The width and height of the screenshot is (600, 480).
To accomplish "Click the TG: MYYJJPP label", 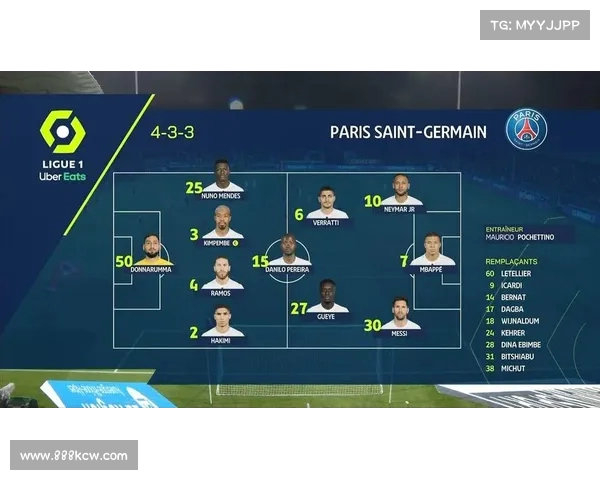I will click(535, 25).
